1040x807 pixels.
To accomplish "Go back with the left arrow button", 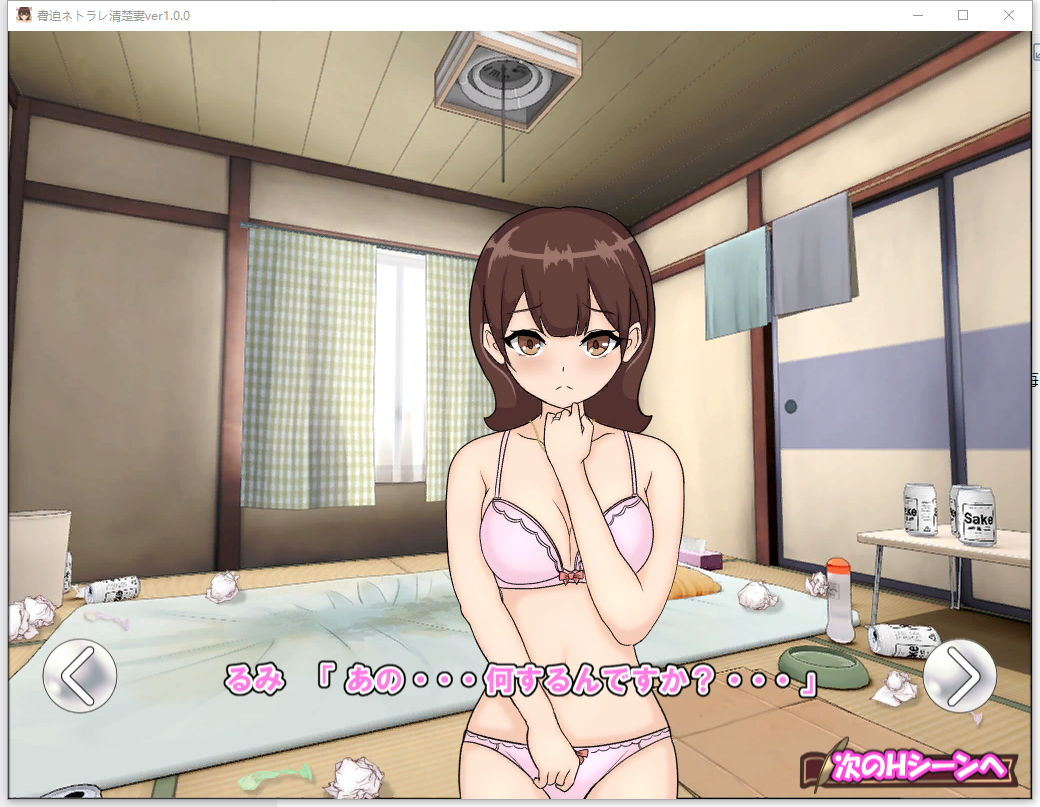I will pos(80,676).
